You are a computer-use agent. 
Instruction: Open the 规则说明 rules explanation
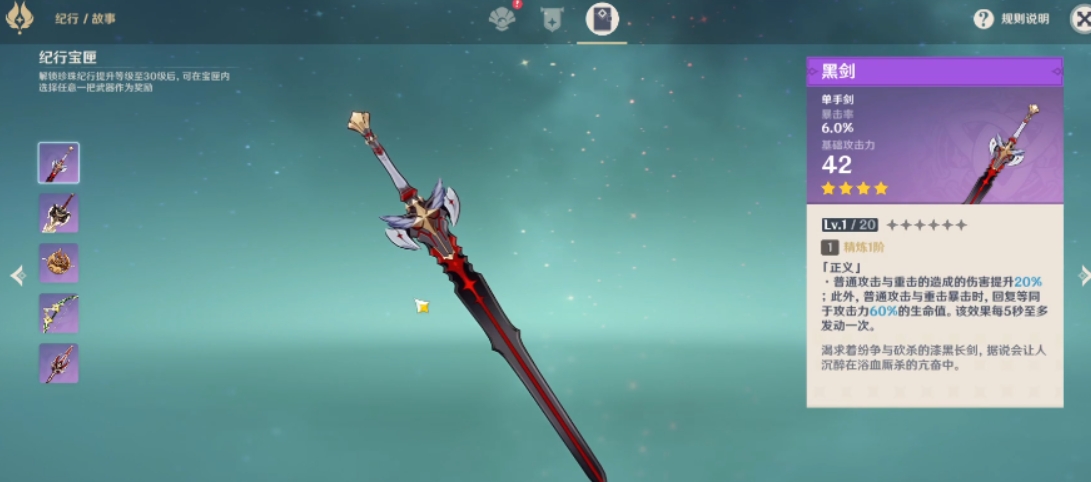click(x=1011, y=19)
